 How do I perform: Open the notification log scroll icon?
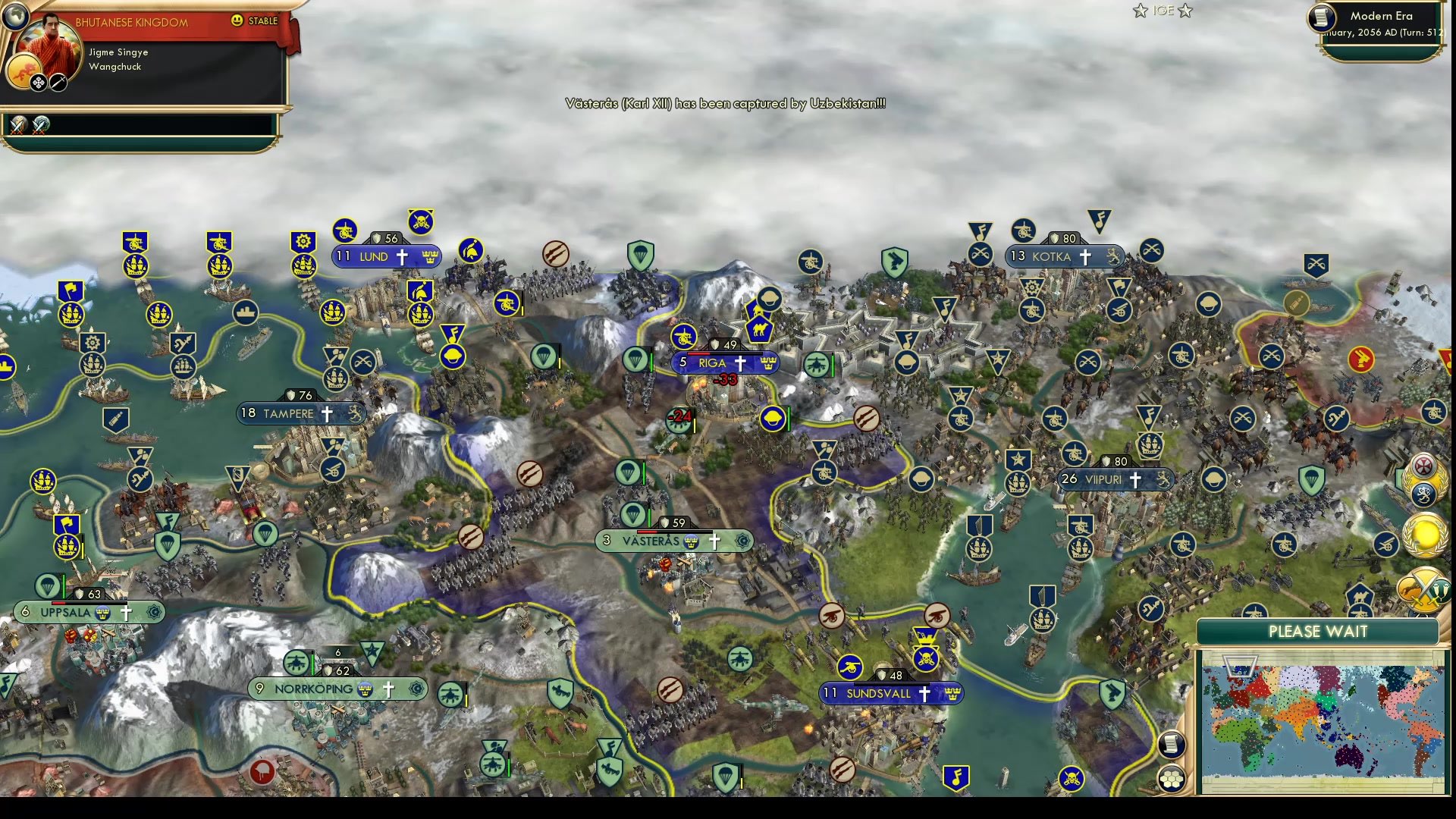pos(1171,743)
